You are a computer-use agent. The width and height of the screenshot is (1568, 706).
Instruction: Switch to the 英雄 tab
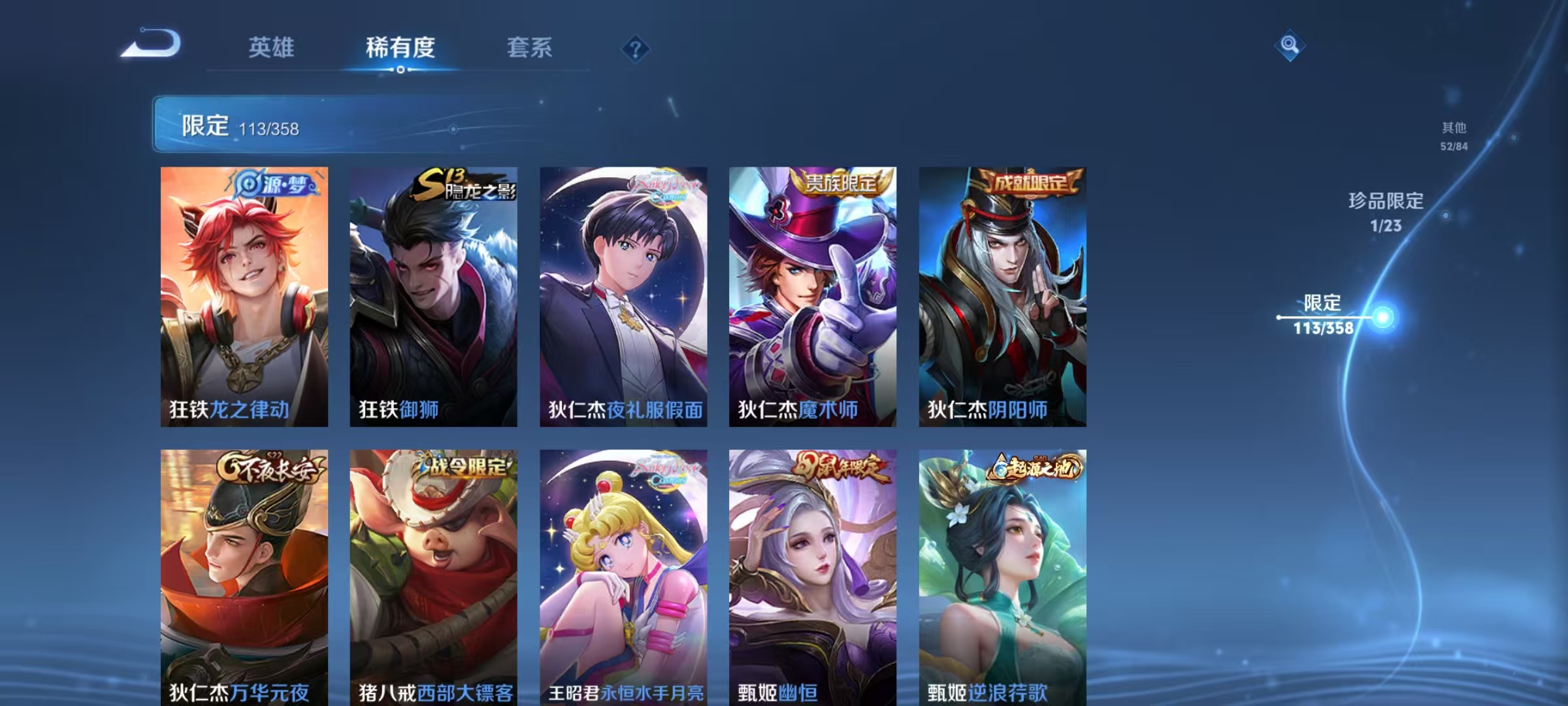pos(272,48)
